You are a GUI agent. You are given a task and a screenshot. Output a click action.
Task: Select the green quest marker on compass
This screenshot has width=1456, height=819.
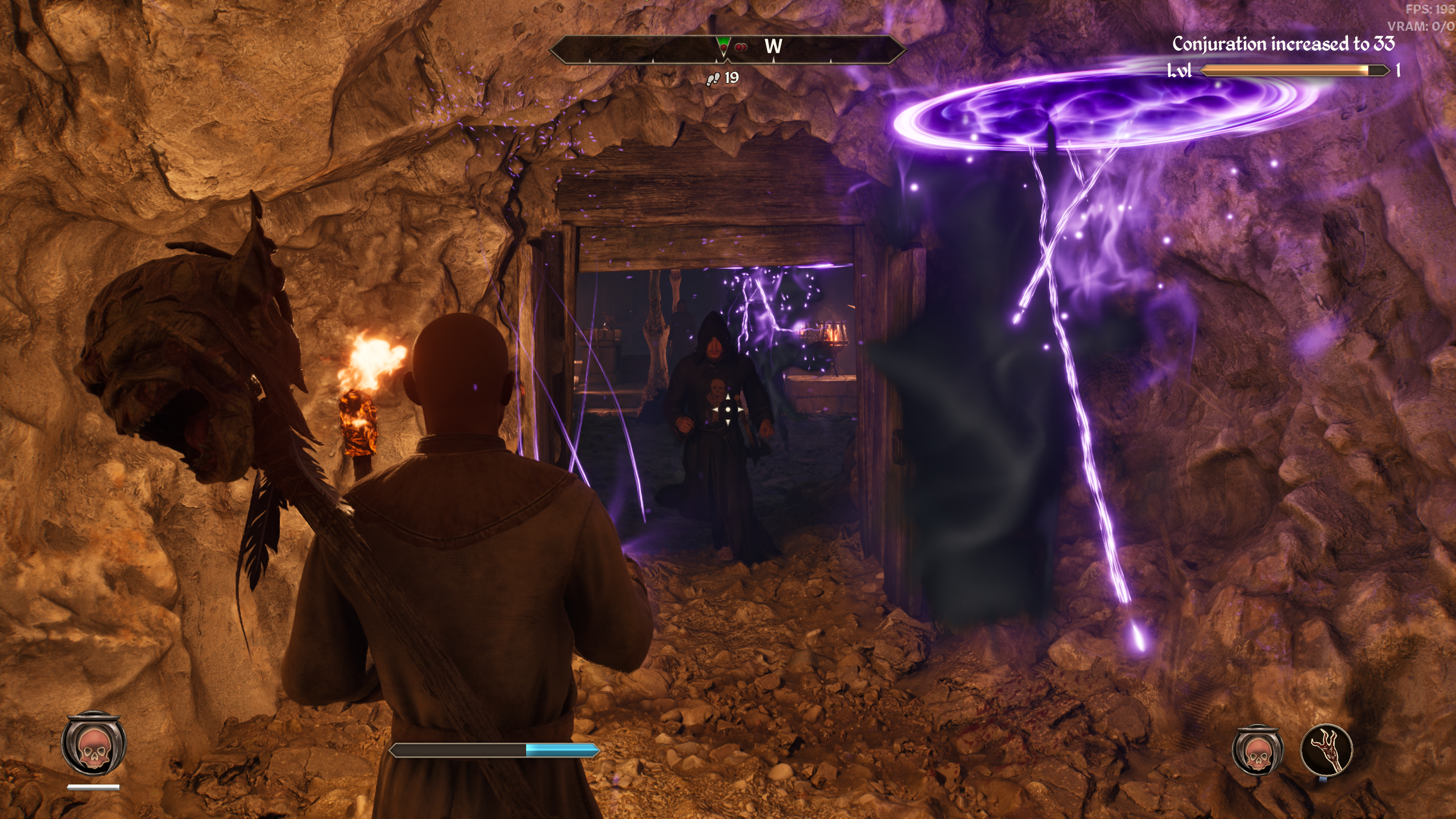[723, 45]
